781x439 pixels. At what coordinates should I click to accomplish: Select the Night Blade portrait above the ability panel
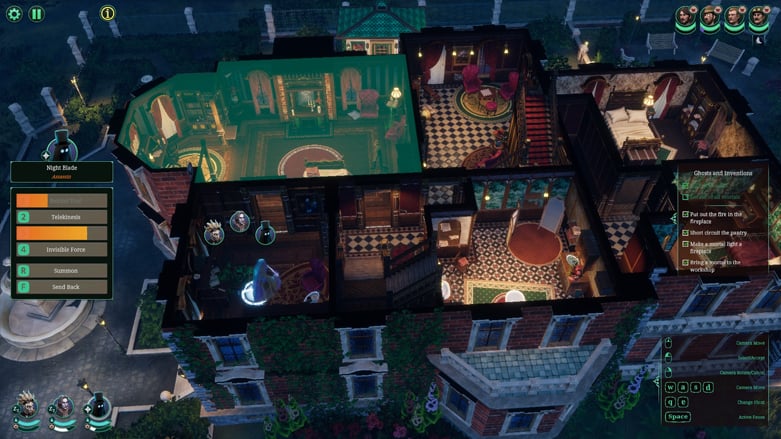click(x=62, y=145)
